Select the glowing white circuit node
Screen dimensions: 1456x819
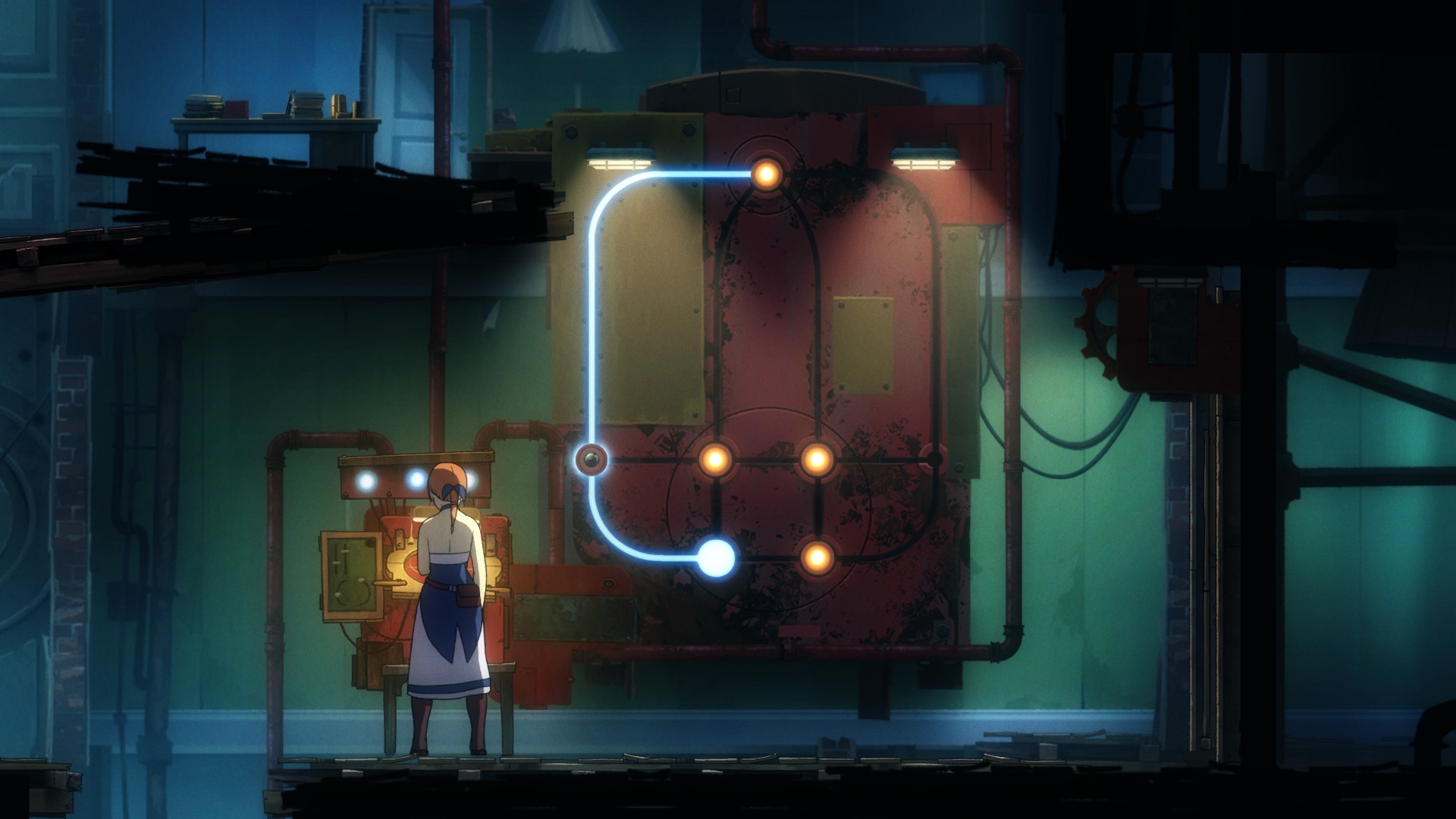point(716,558)
